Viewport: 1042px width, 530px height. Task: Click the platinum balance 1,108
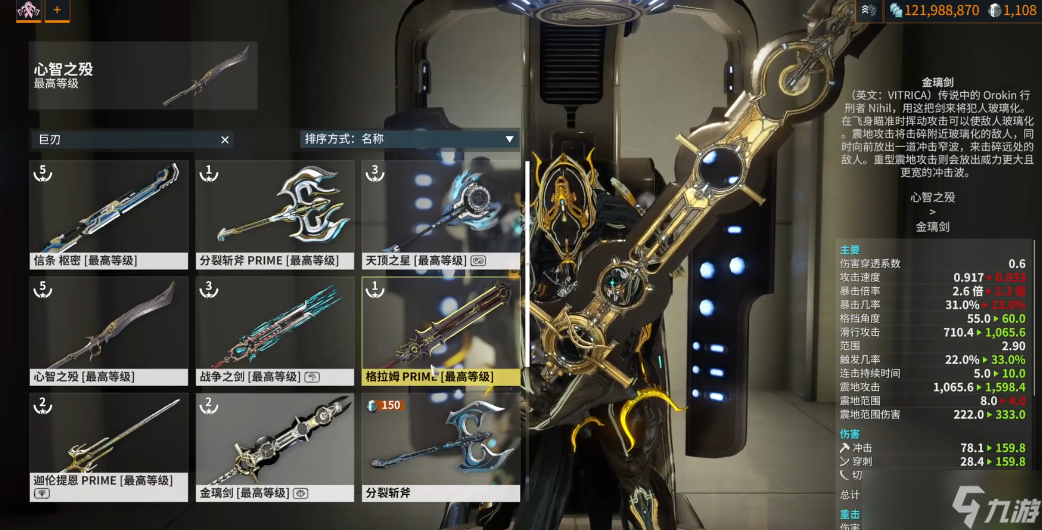tap(1011, 10)
